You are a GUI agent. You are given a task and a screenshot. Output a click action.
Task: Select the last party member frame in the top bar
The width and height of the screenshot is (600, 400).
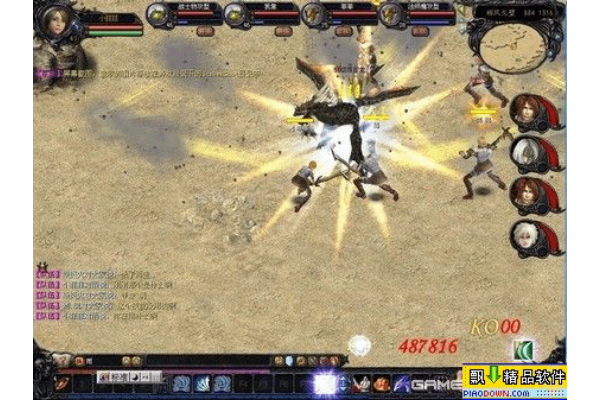(x=416, y=14)
